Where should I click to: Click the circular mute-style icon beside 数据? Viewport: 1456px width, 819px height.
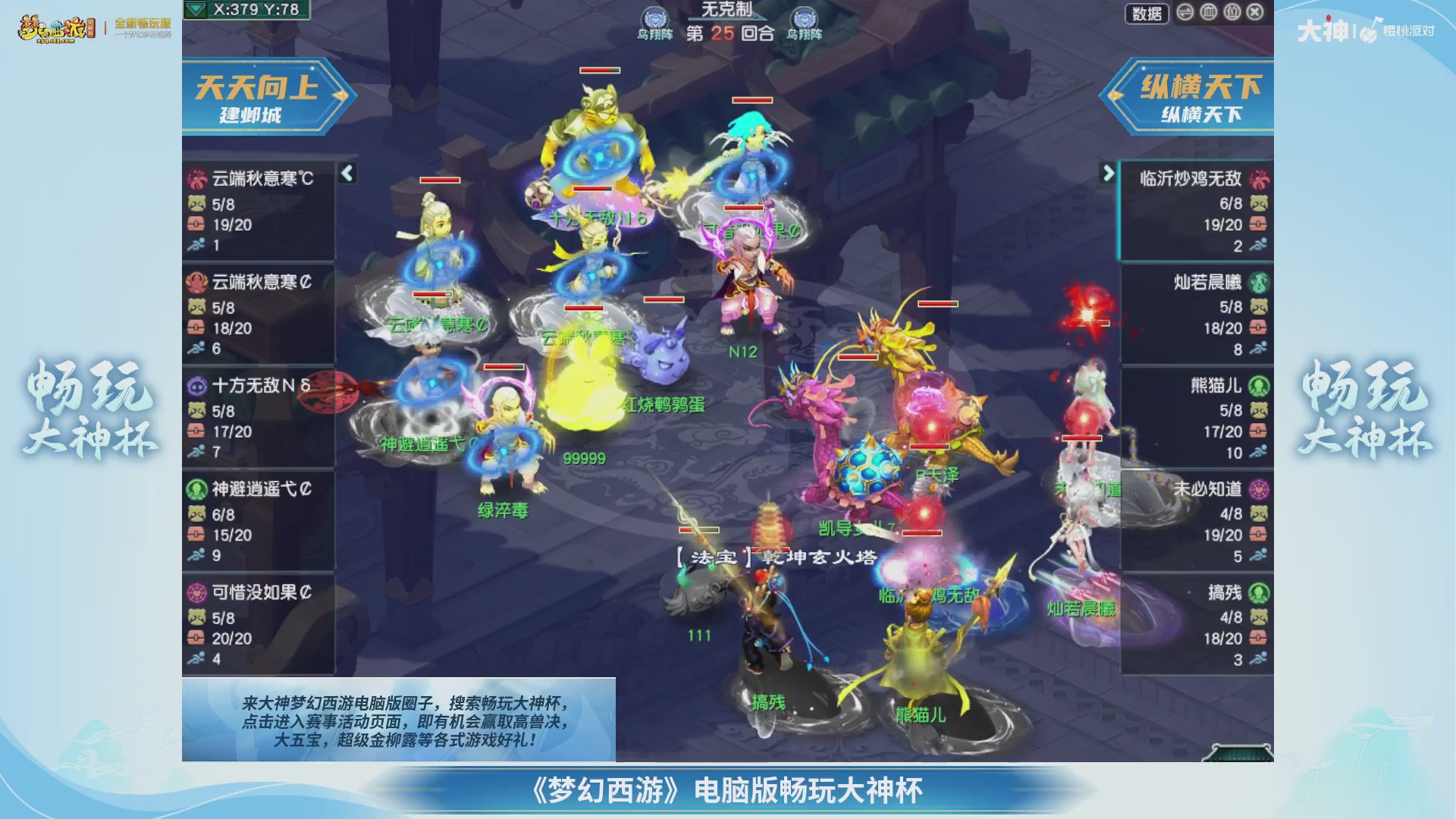tap(1183, 14)
